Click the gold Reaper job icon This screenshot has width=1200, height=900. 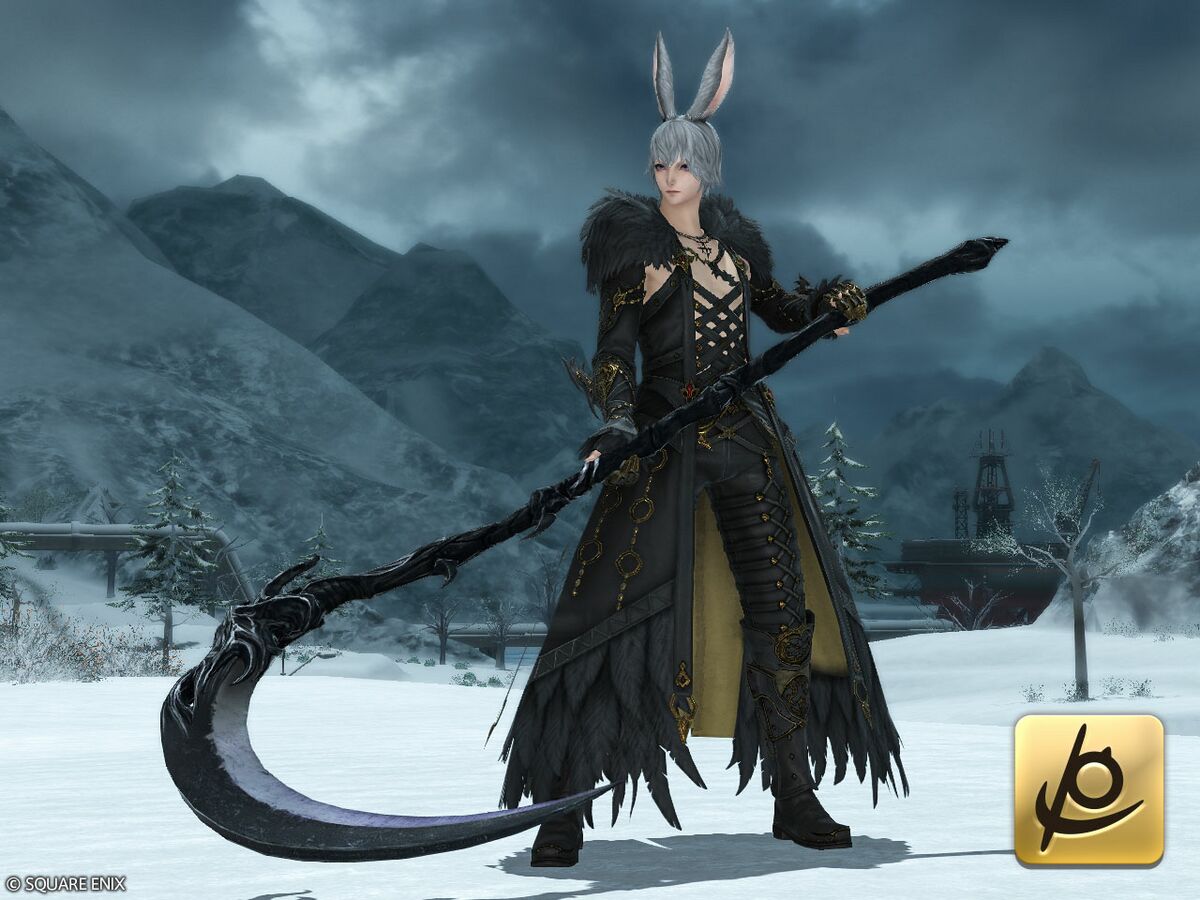click(1089, 790)
